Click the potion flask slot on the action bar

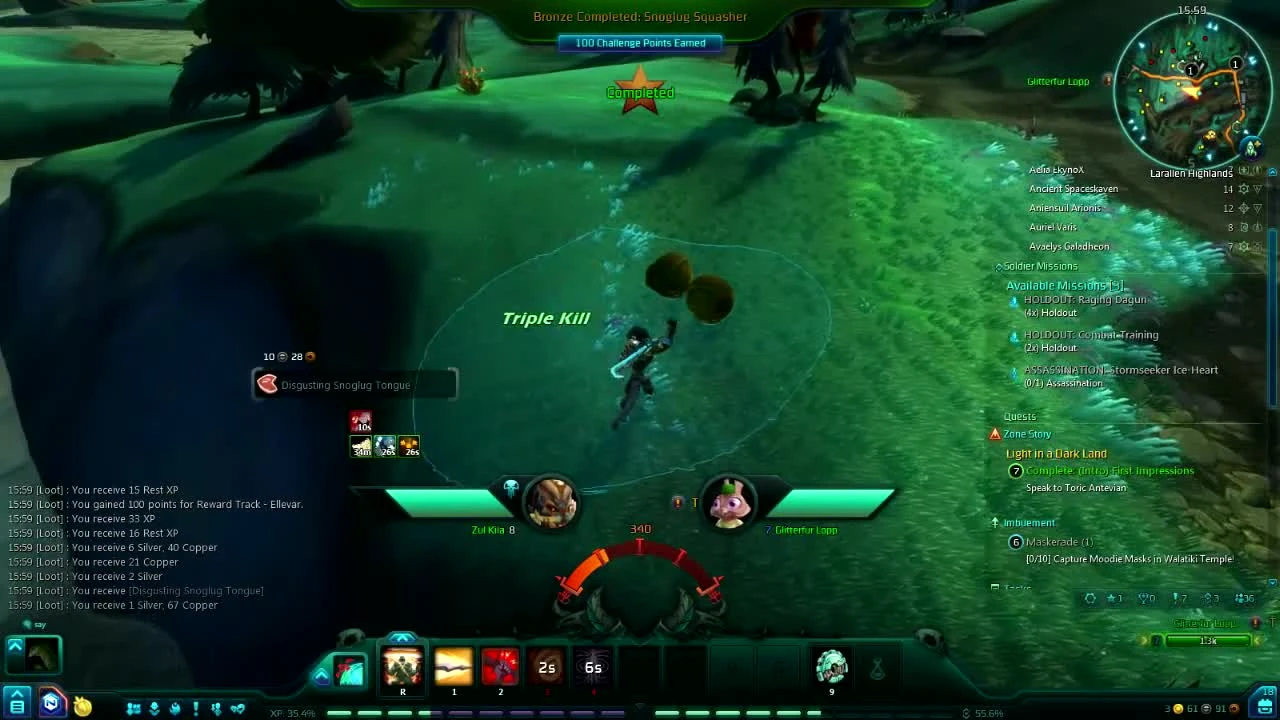(877, 668)
